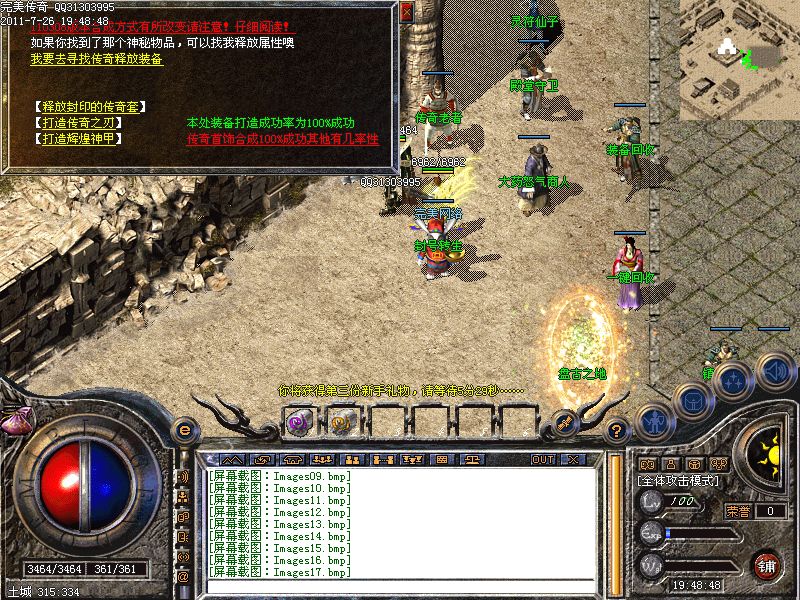This screenshot has height=600, width=800.
Task: Close the NPC dialogue window
Action: (406, 13)
